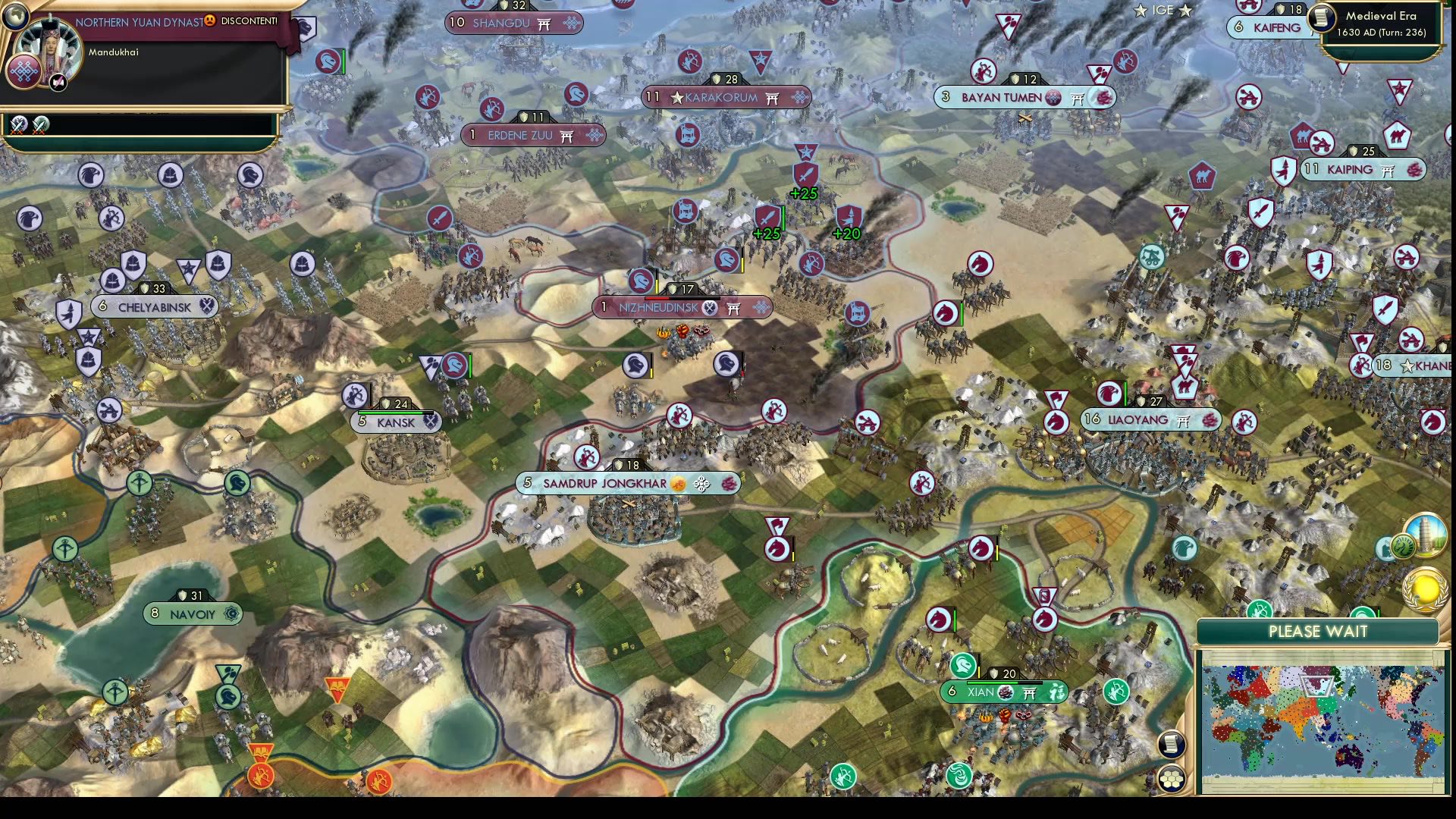This screenshot has width=1456, height=819.
Task: Select the Nizhneudinsk city banner
Action: pos(682,308)
